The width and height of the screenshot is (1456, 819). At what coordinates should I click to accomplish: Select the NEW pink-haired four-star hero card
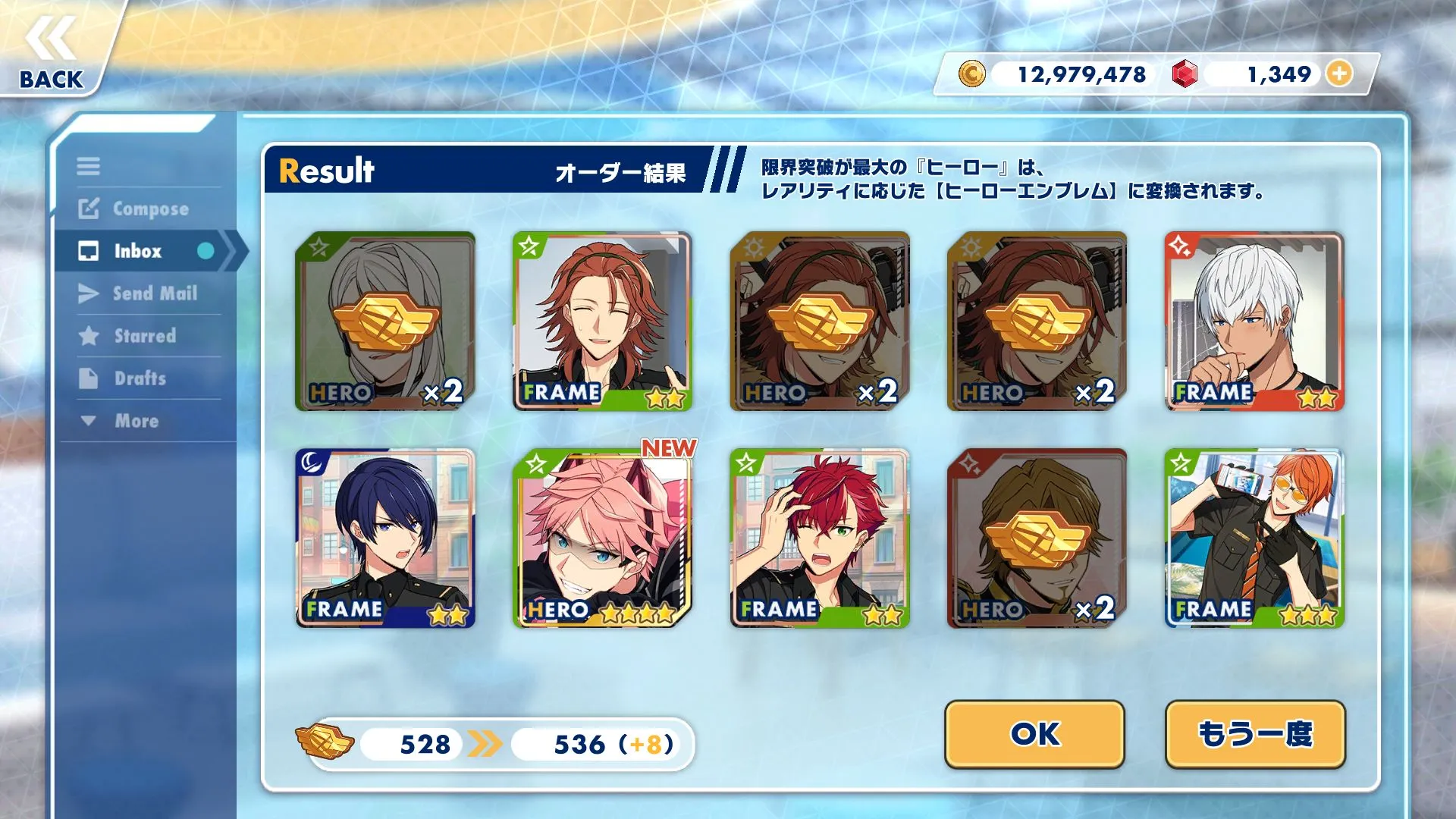point(602,538)
